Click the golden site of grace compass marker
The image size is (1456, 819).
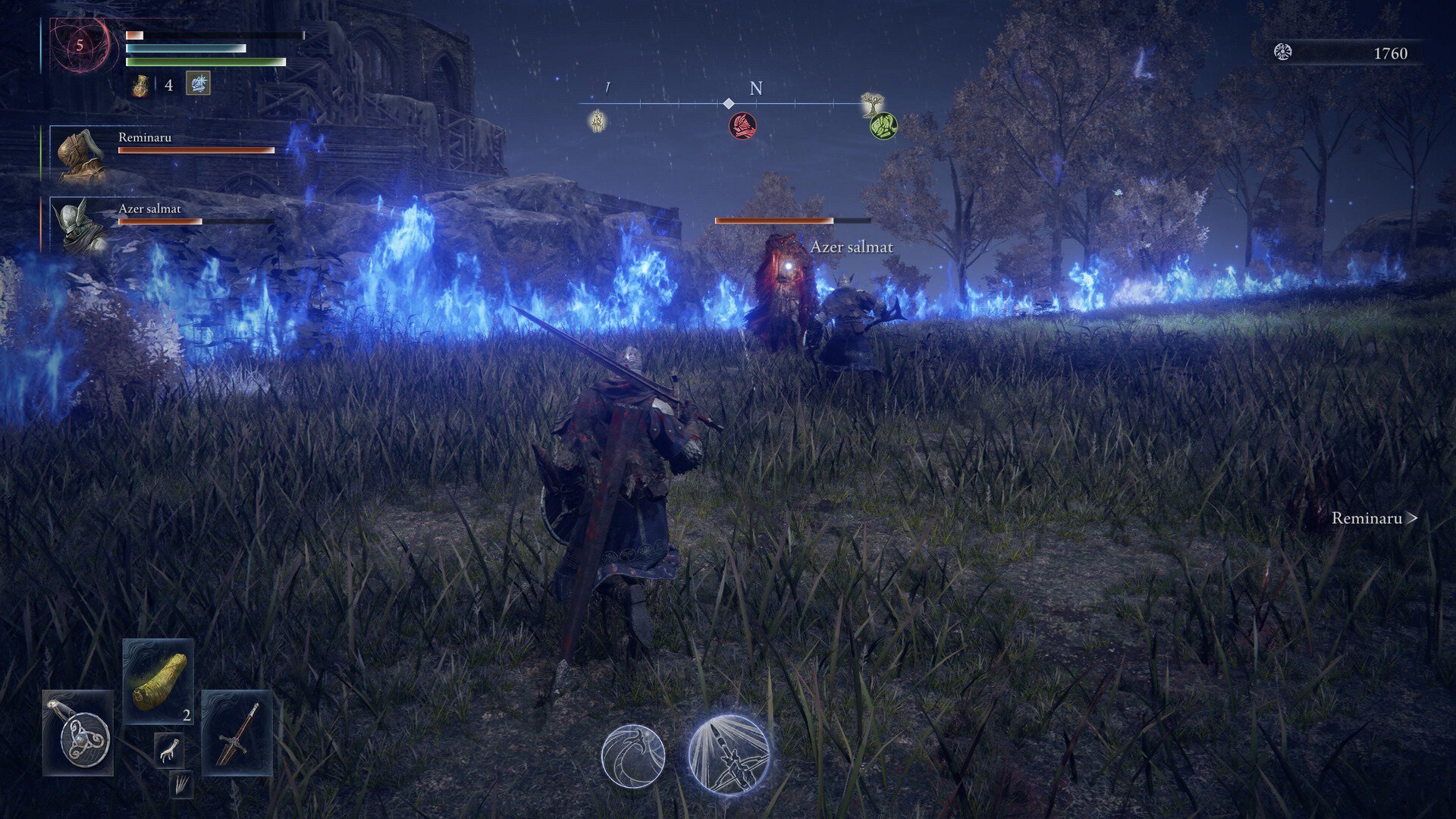point(598,120)
